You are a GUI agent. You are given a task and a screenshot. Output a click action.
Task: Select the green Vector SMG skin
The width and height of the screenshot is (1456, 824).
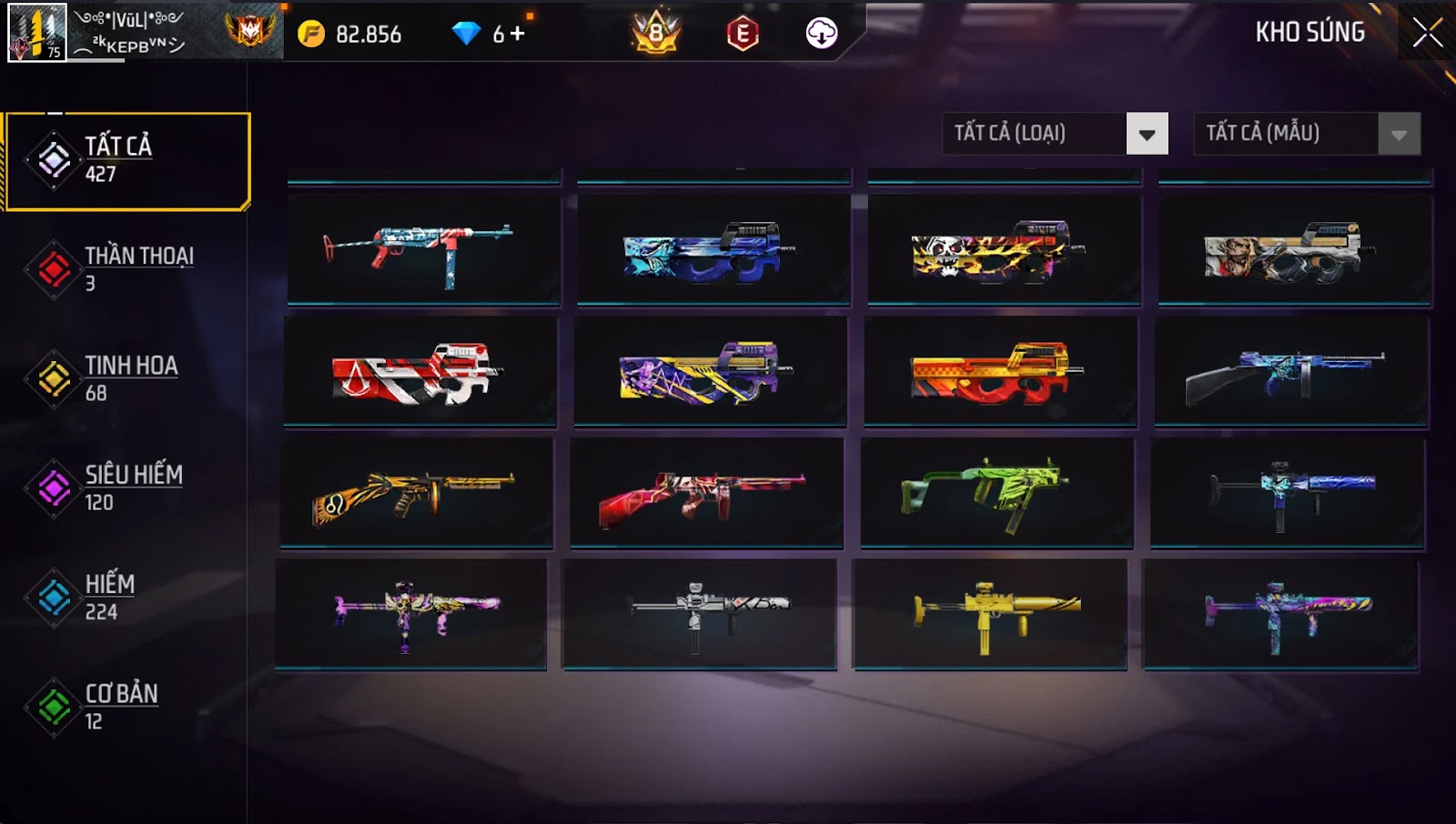(996, 492)
